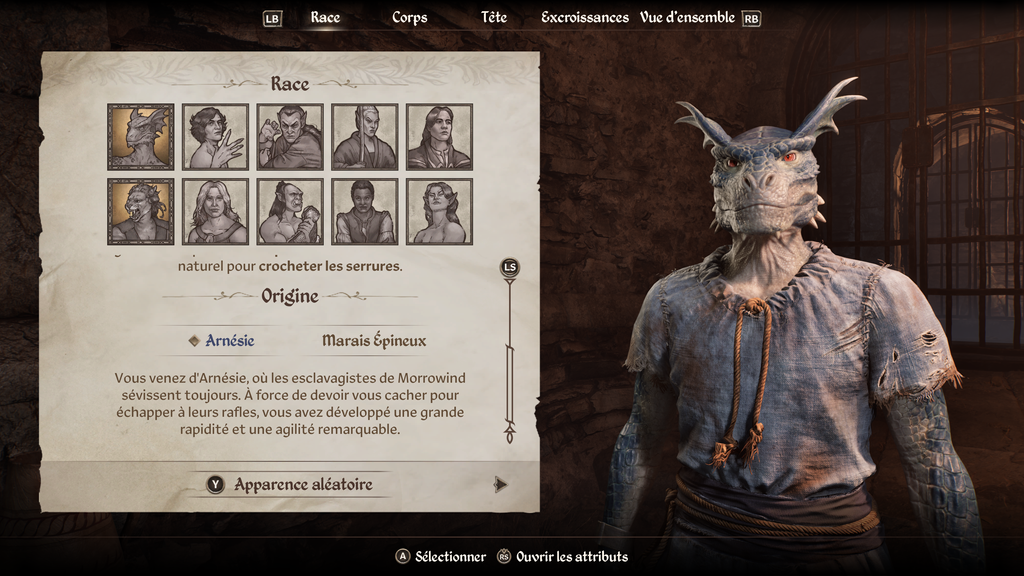
Task: Select the Imperial race portrait
Action: (x=440, y=137)
